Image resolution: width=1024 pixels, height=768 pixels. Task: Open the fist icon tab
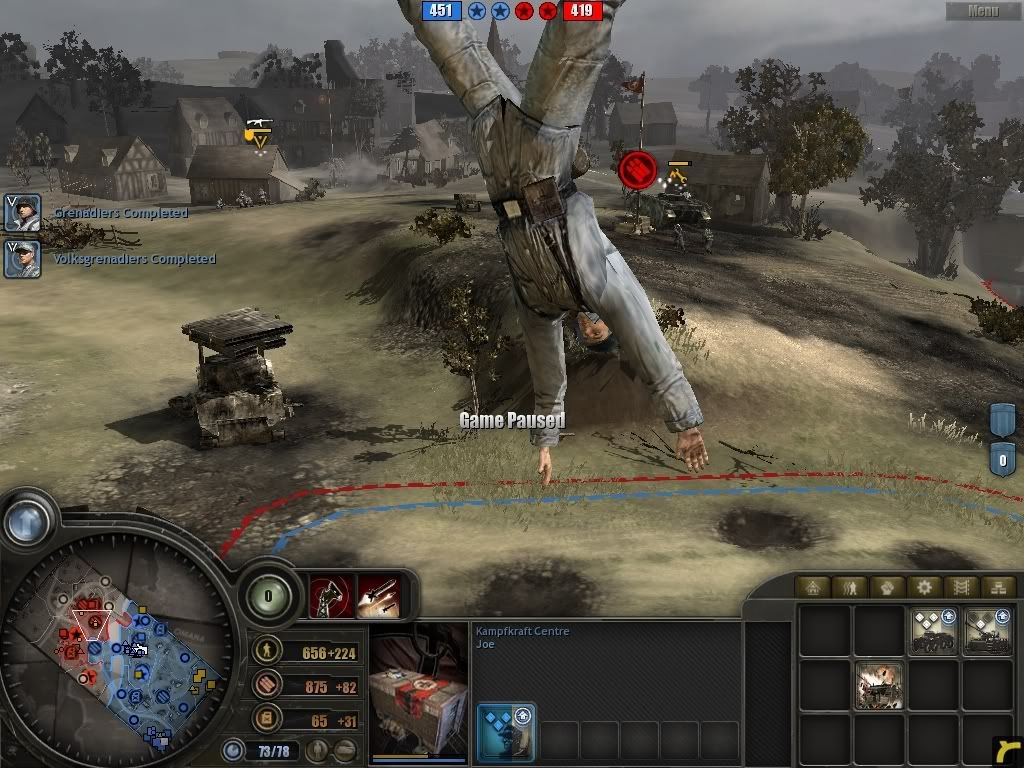click(889, 588)
